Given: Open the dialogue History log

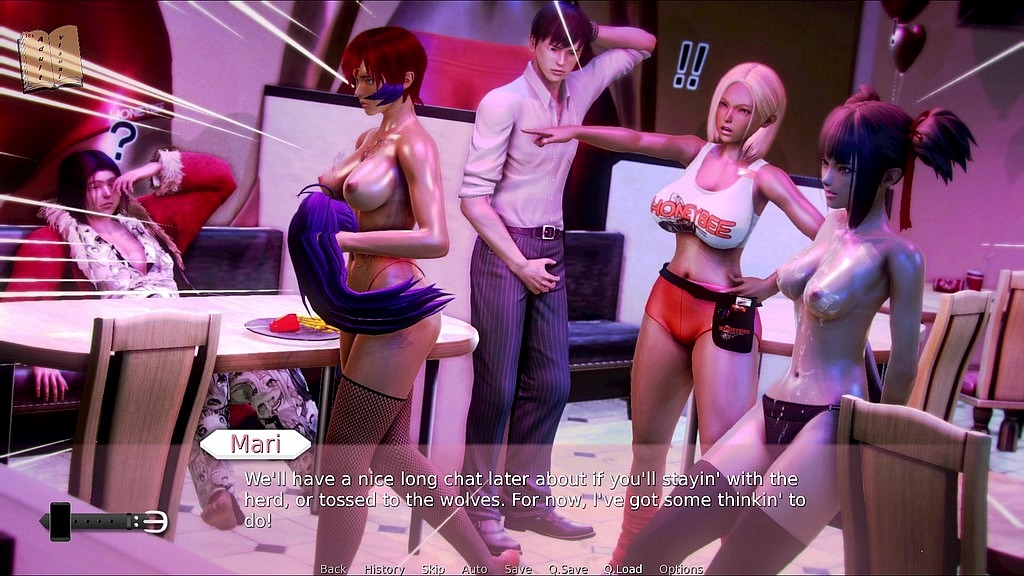Looking at the screenshot, I should tap(384, 569).
